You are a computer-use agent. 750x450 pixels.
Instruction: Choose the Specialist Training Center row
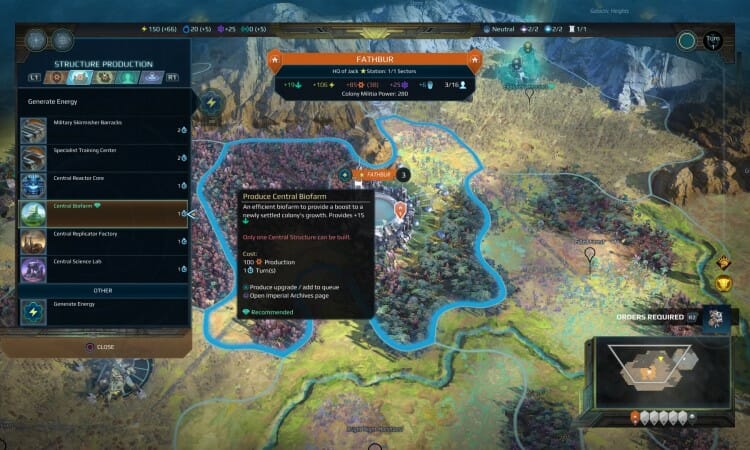[100, 157]
